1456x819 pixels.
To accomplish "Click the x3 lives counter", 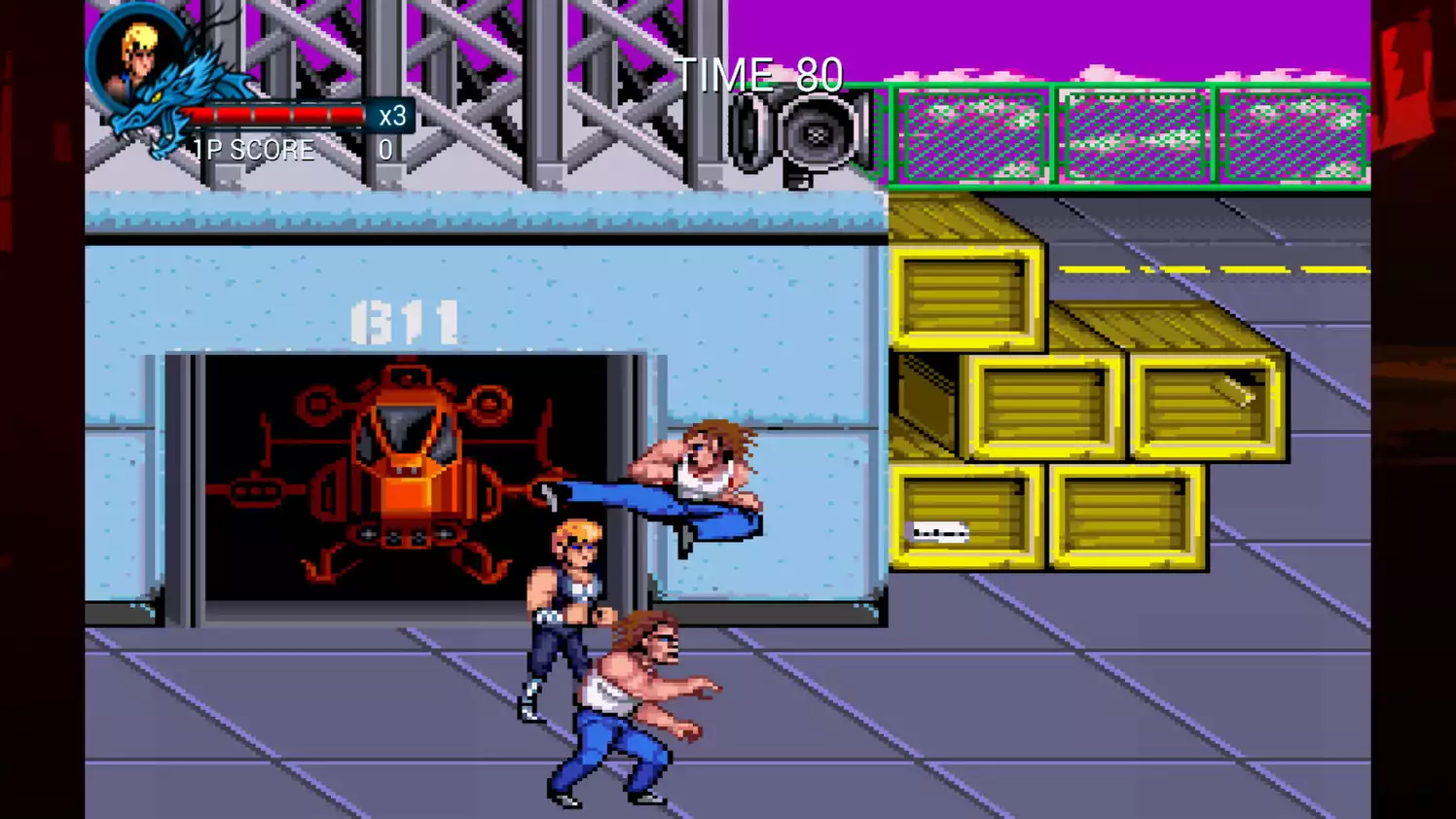I will click(x=392, y=117).
